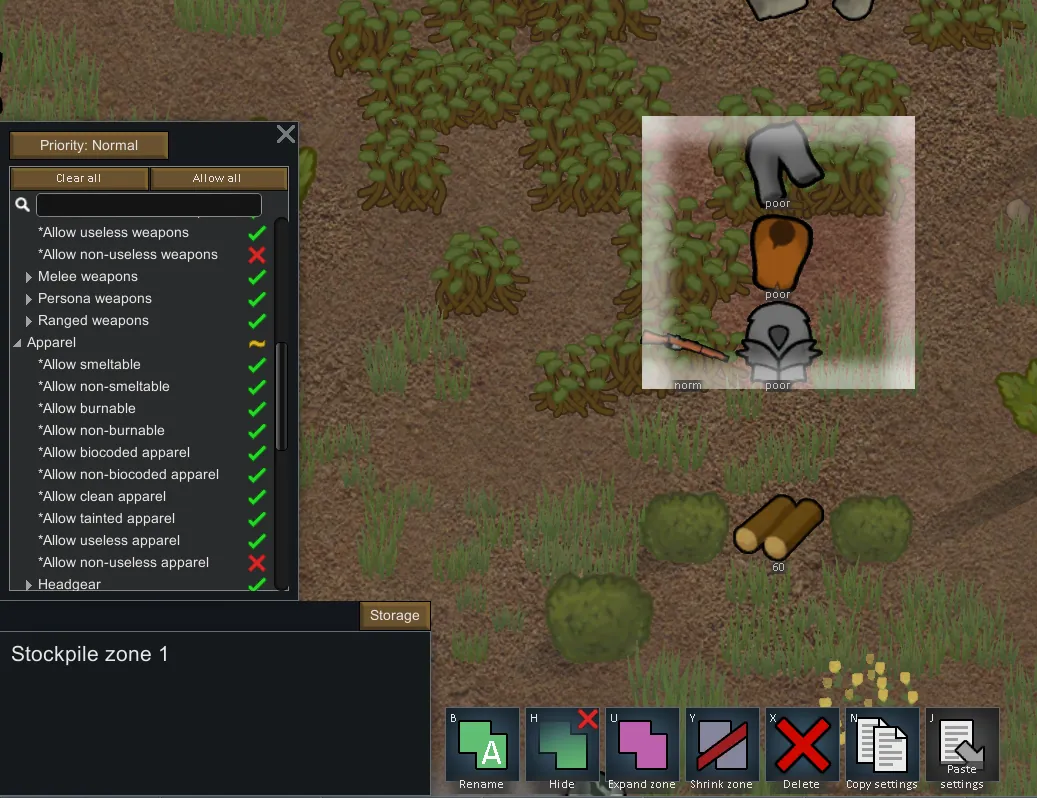The width and height of the screenshot is (1037, 798).
Task: Open the Priority: Normal selector
Action: [x=89, y=145]
